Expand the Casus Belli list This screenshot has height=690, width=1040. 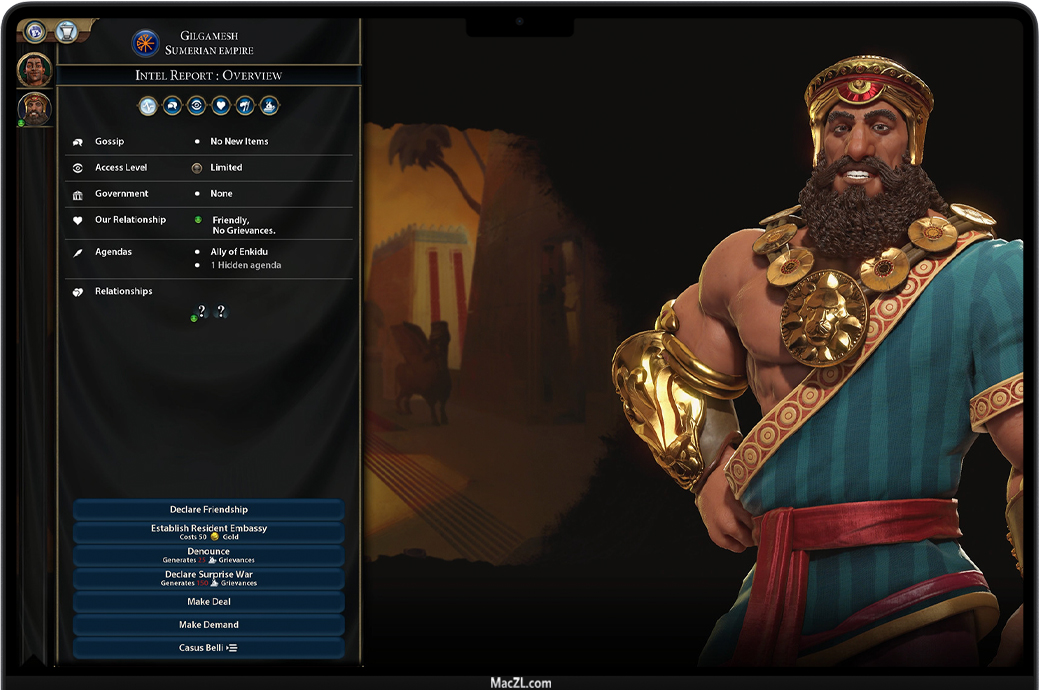(x=209, y=648)
